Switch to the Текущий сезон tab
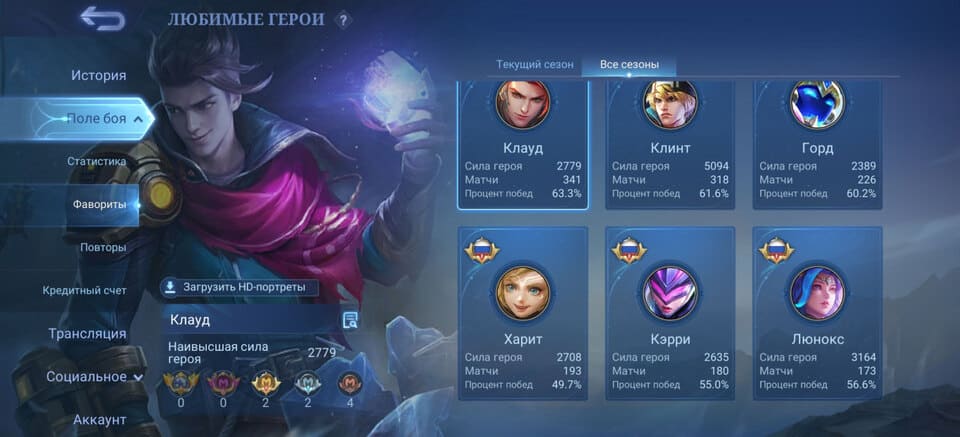 pos(535,65)
